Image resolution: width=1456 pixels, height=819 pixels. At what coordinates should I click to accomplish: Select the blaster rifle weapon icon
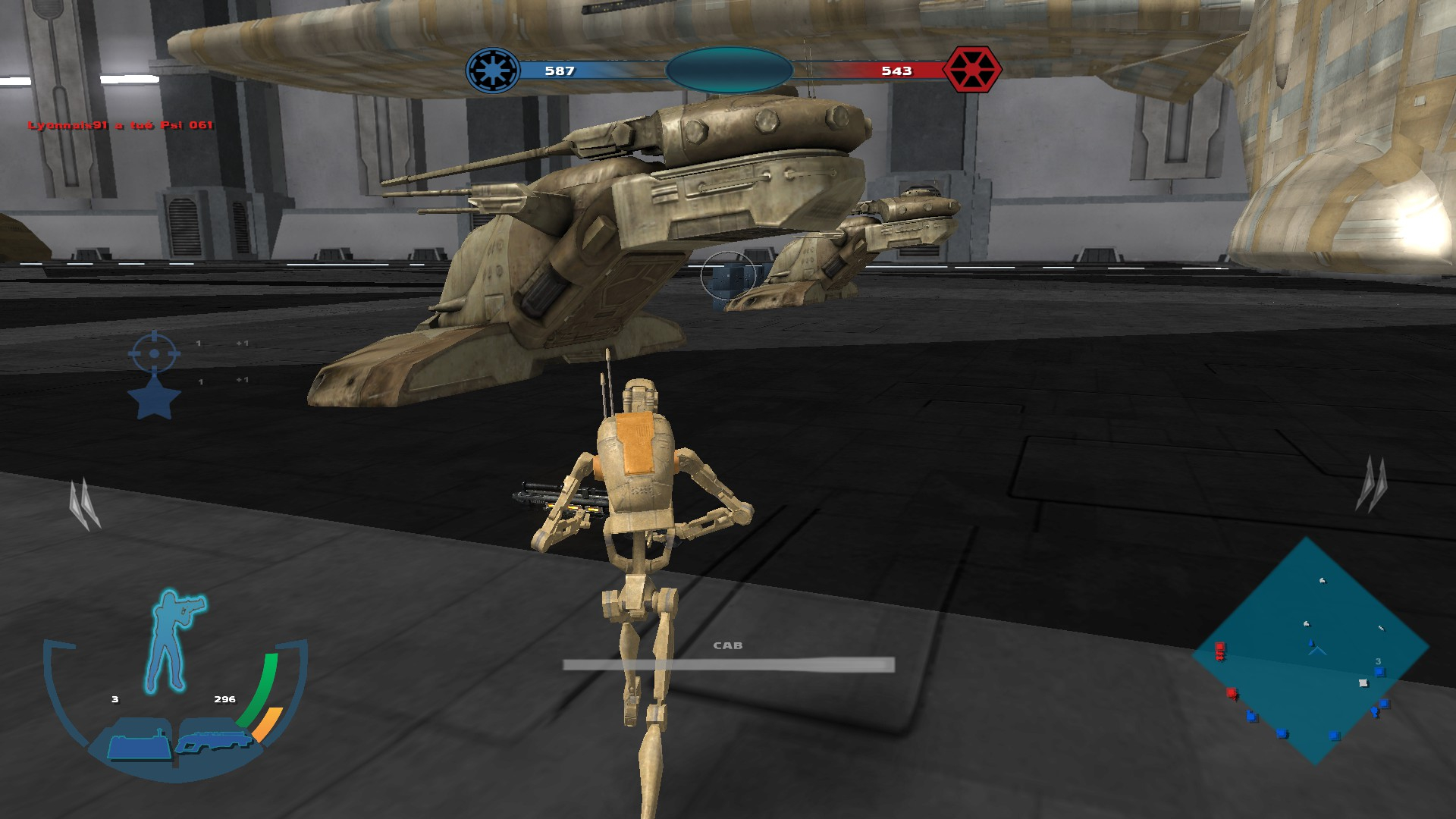click(x=214, y=741)
